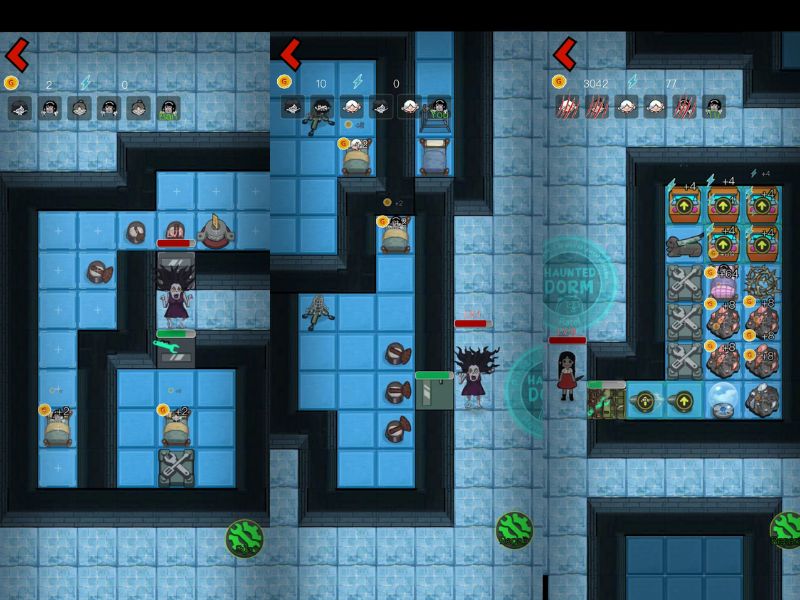Select the green 'You' avatar under the 2 gold counter

click(169, 108)
